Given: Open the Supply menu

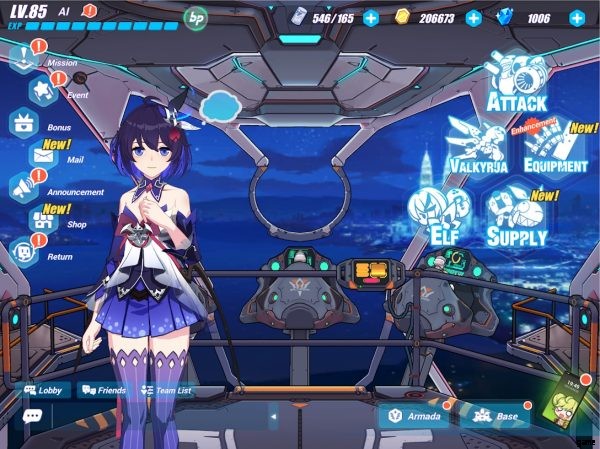Looking at the screenshot, I should coord(517,215).
